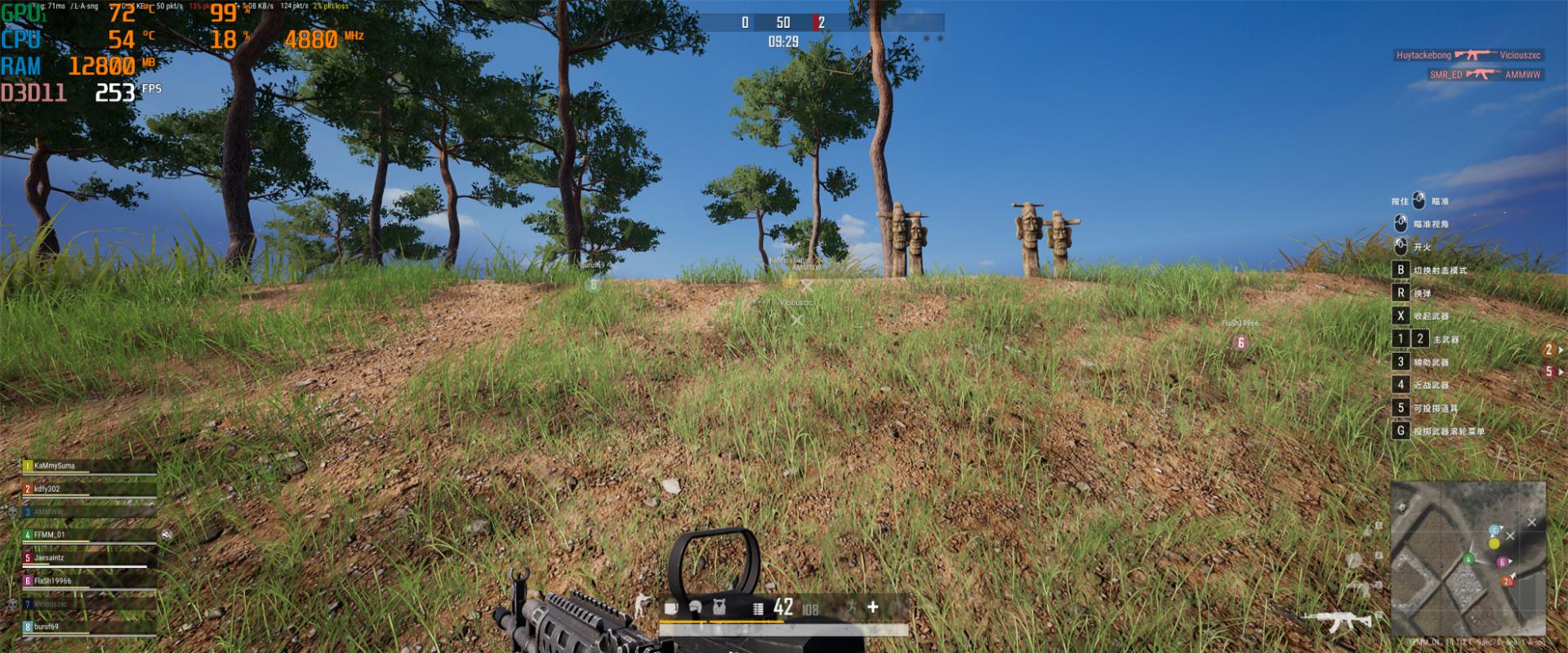1568x653 pixels.
Task: Select teammate FlaSh19966 in the team list
Action: (x=52, y=581)
